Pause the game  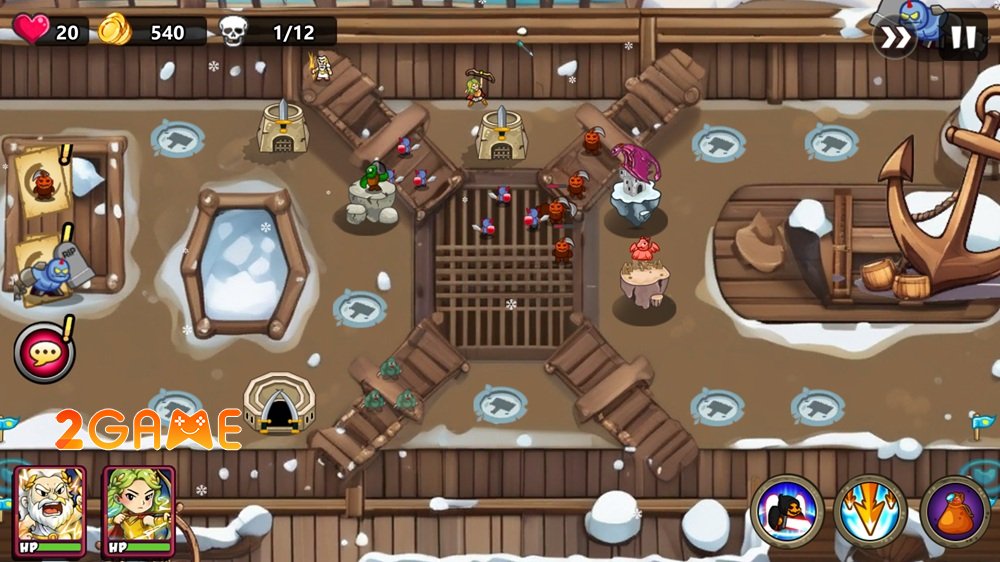pos(962,38)
